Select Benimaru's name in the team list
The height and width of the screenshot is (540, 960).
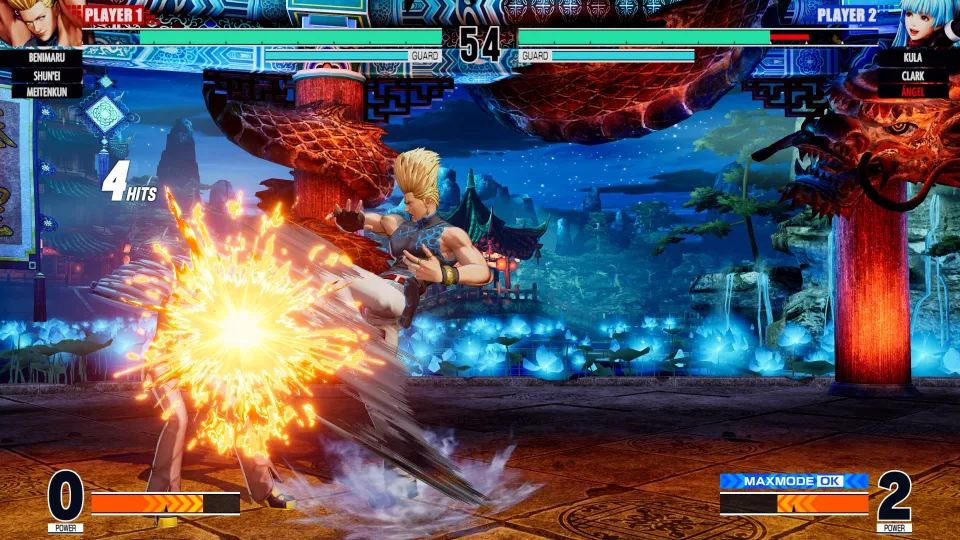tap(41, 58)
